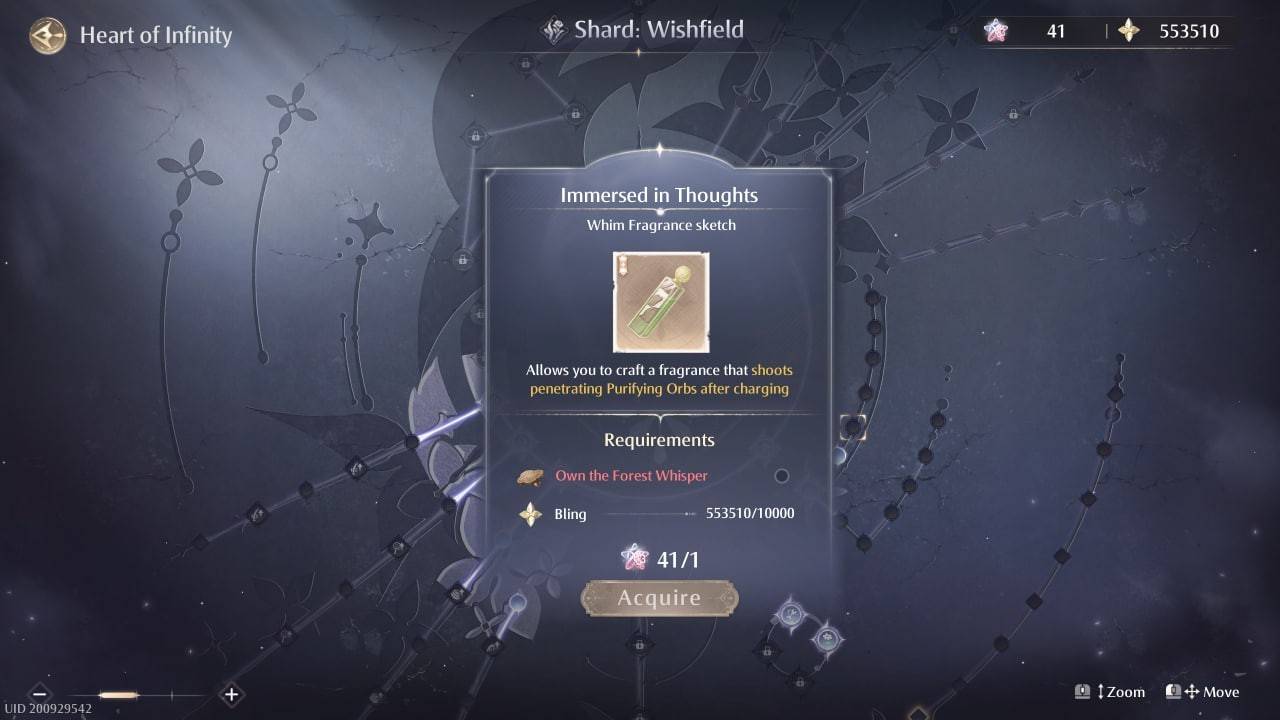This screenshot has width=1280, height=720.
Task: Click the plus zoom-in button bottom left
Action: (231, 693)
